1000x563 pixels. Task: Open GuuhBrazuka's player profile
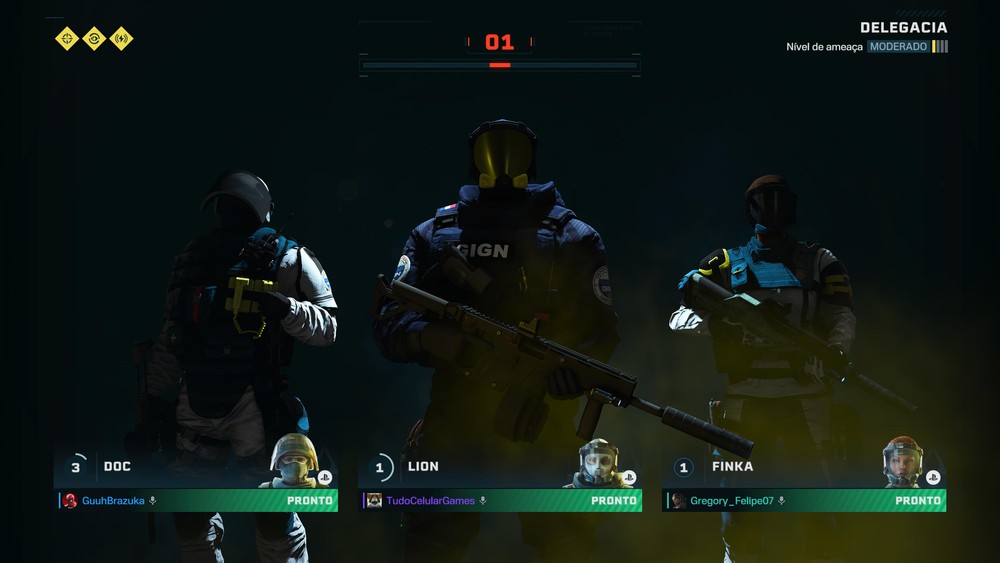113,501
